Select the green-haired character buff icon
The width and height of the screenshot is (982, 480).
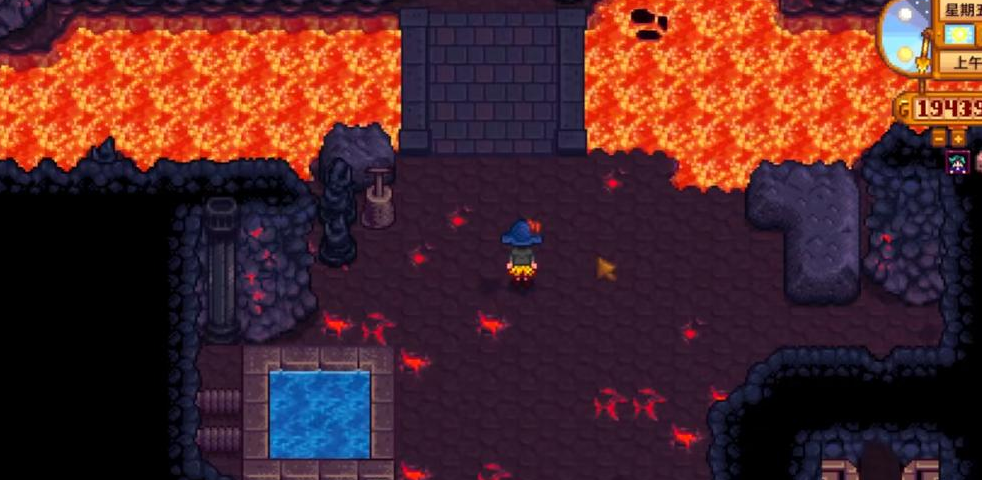[x=957, y=162]
